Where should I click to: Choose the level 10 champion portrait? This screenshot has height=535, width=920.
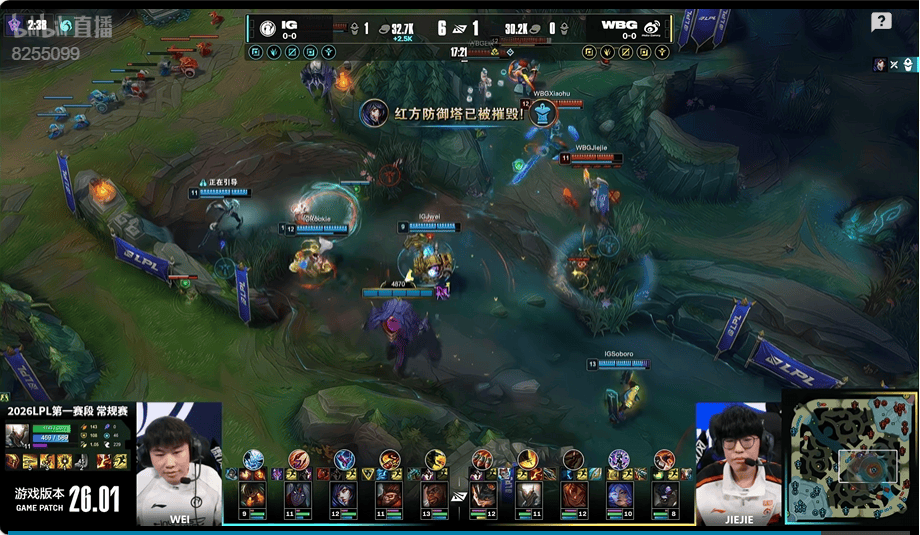coord(620,494)
